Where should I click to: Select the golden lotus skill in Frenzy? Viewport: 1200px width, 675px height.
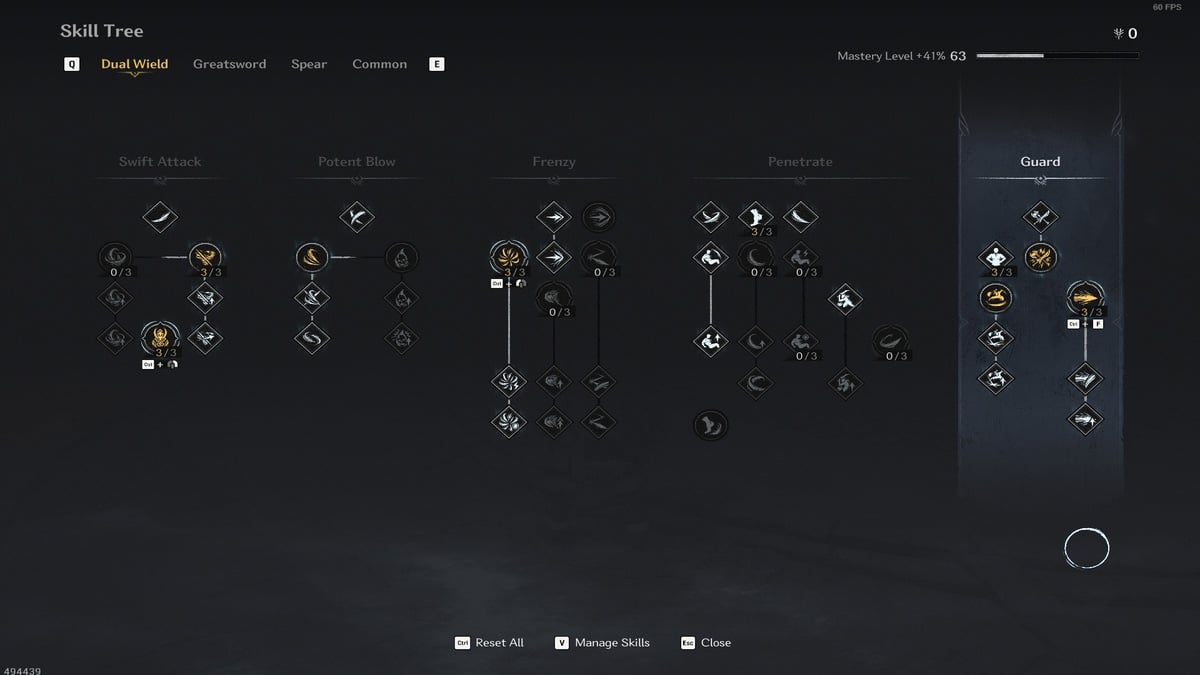point(509,257)
